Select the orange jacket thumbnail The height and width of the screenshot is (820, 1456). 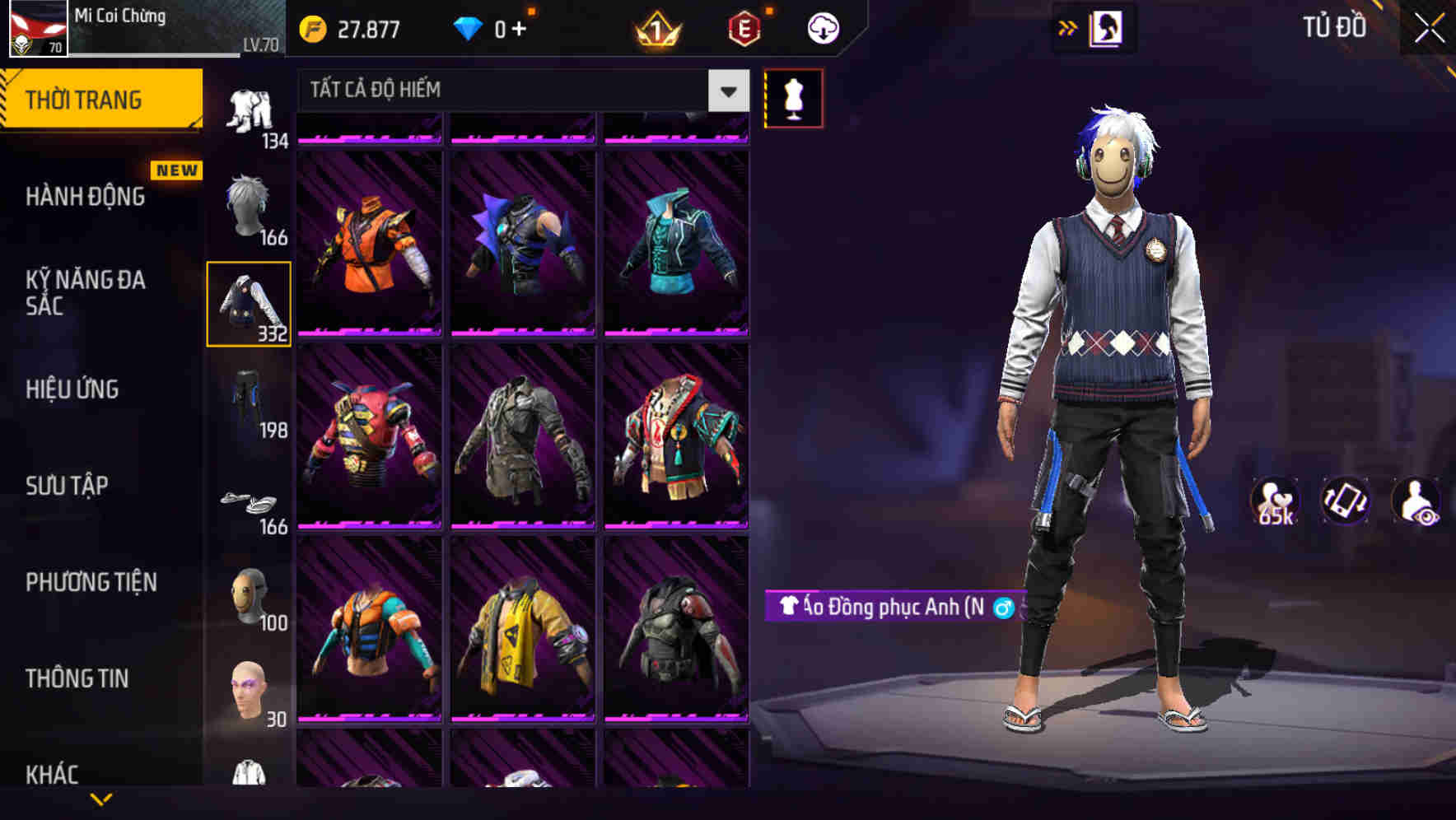368,247
